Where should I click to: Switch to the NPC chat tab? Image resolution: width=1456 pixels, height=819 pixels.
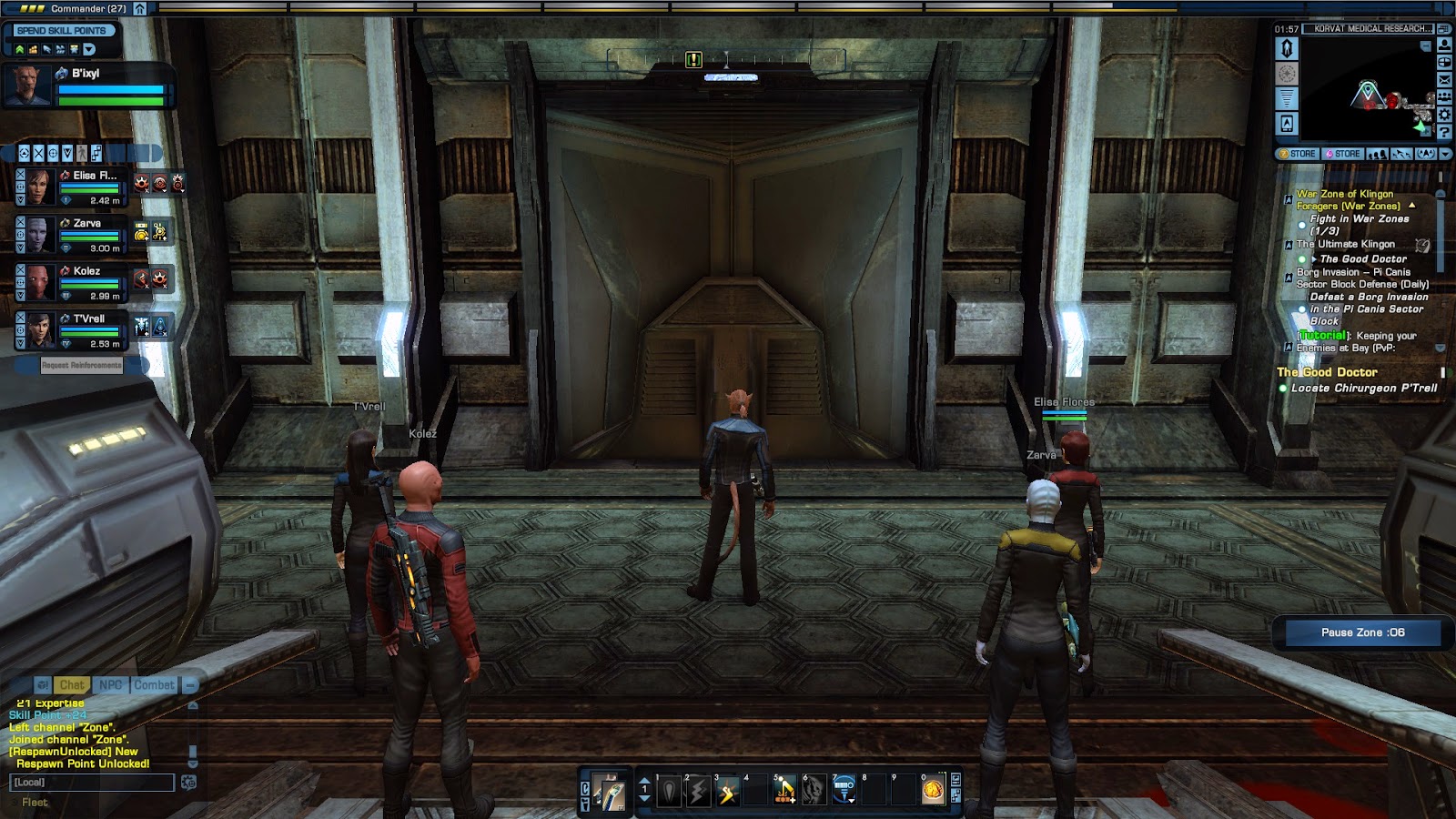pyautogui.click(x=110, y=685)
